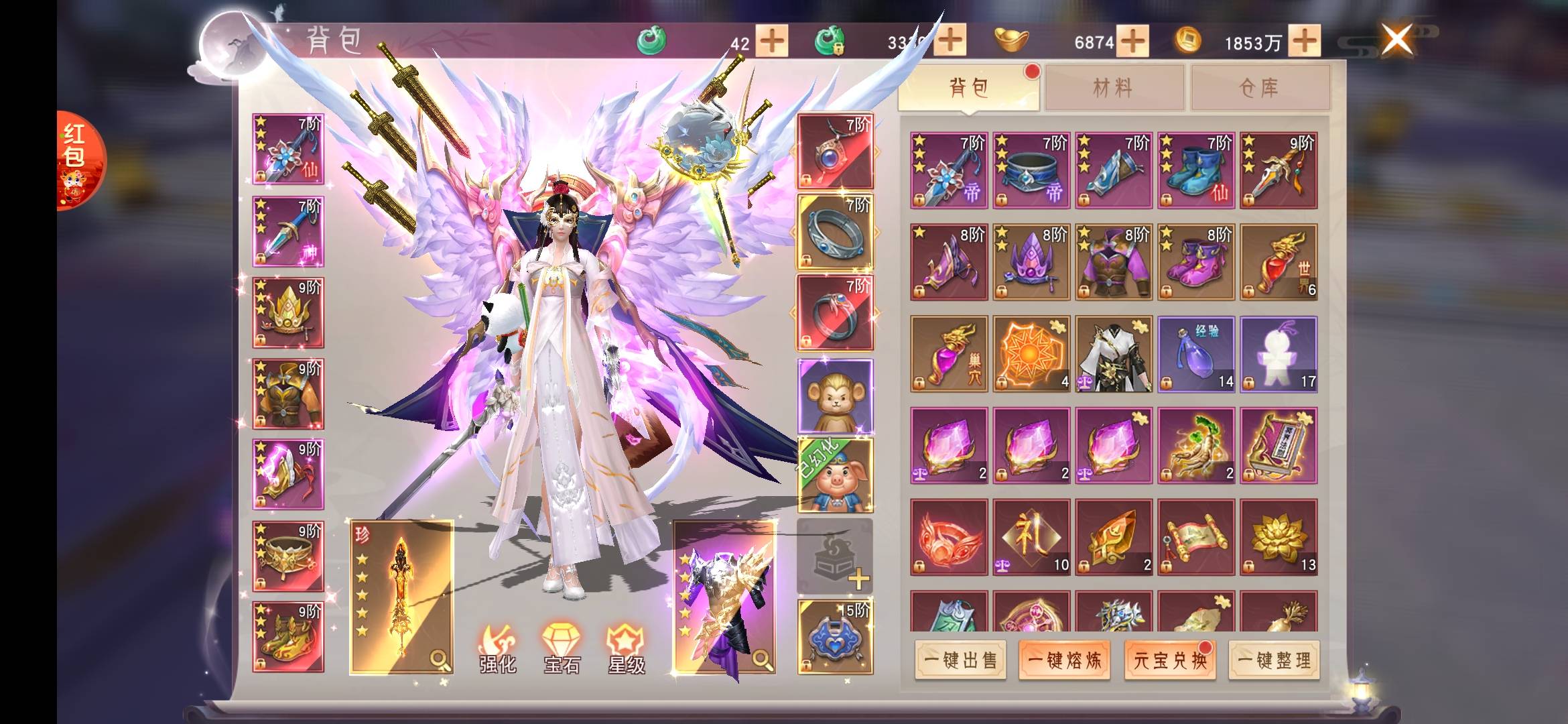Image resolution: width=1568 pixels, height=724 pixels.
Task: Click the 一键出售 sell-all button
Action: 960,660
